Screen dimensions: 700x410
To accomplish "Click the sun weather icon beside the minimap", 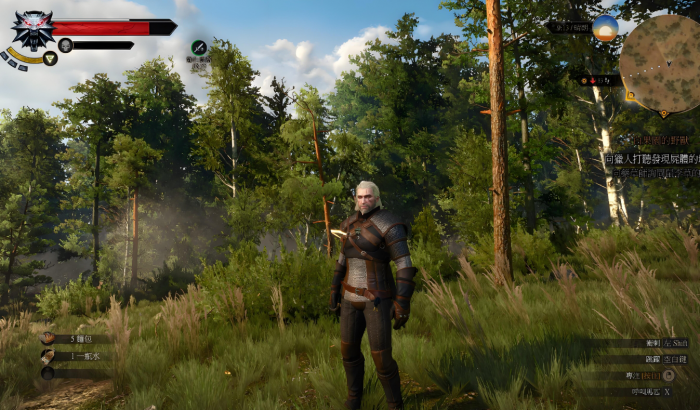I will pyautogui.click(x=605, y=28).
